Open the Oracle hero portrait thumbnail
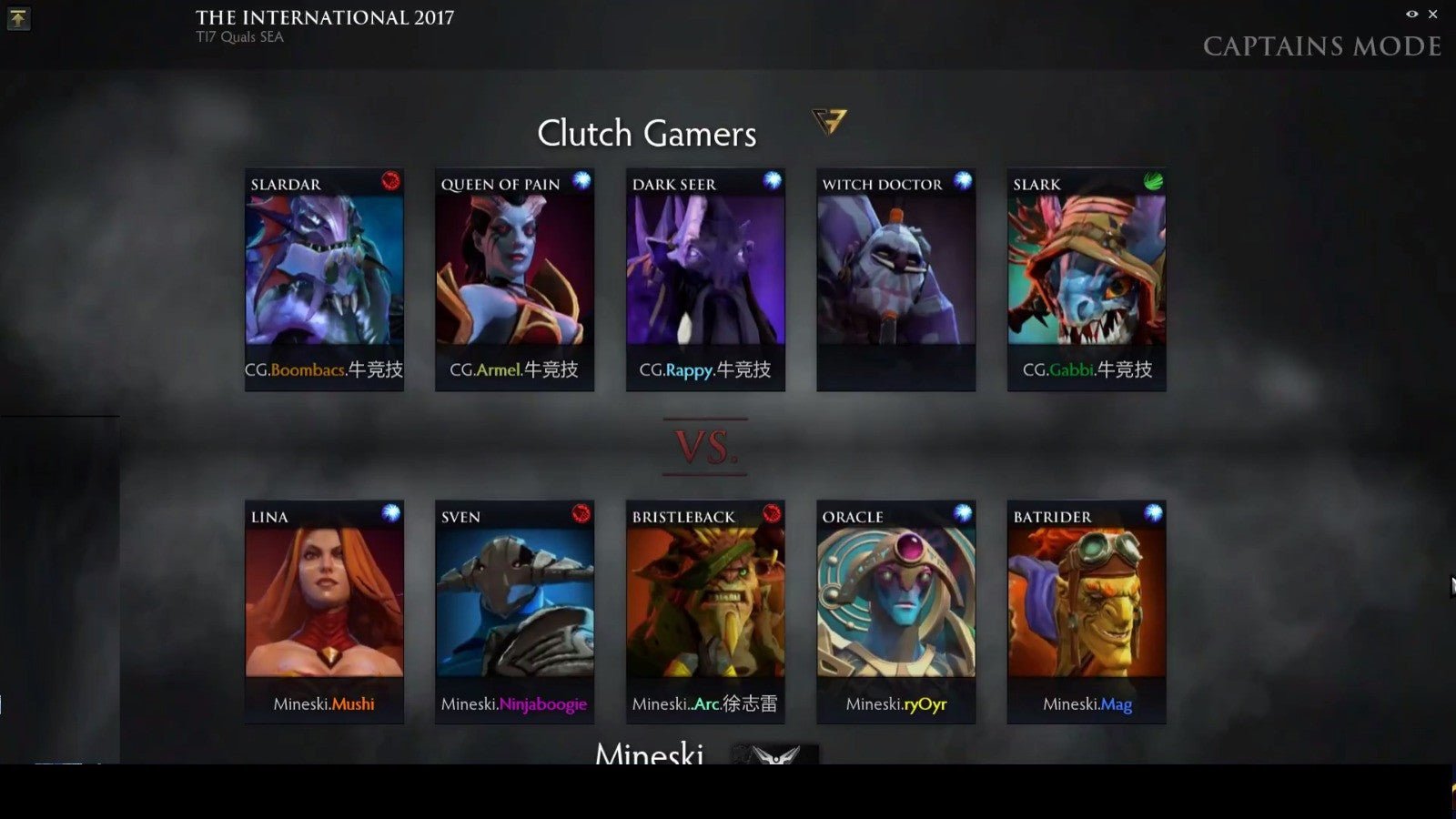Image resolution: width=1456 pixels, height=819 pixels. click(895, 601)
